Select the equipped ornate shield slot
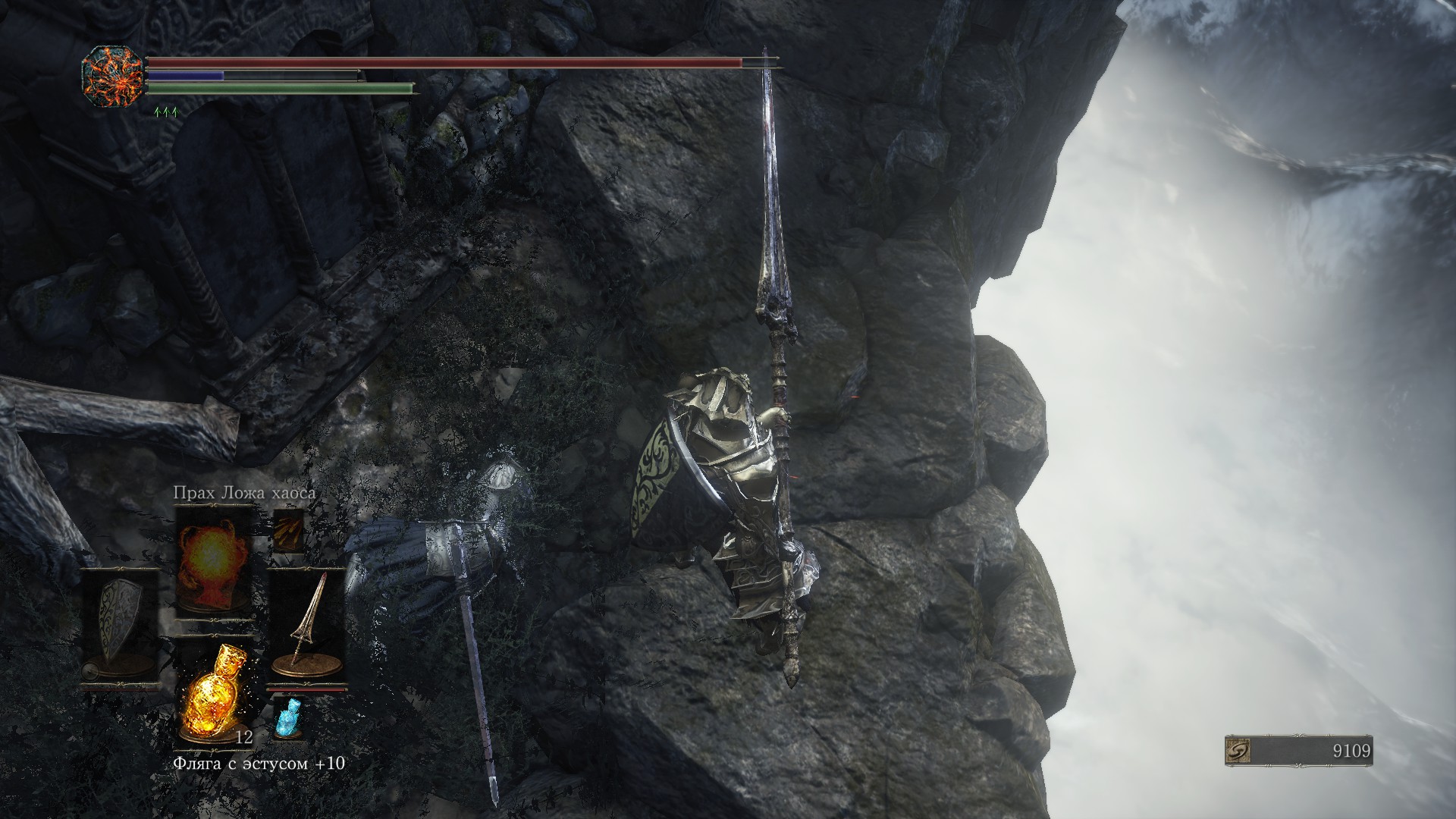 [120, 626]
